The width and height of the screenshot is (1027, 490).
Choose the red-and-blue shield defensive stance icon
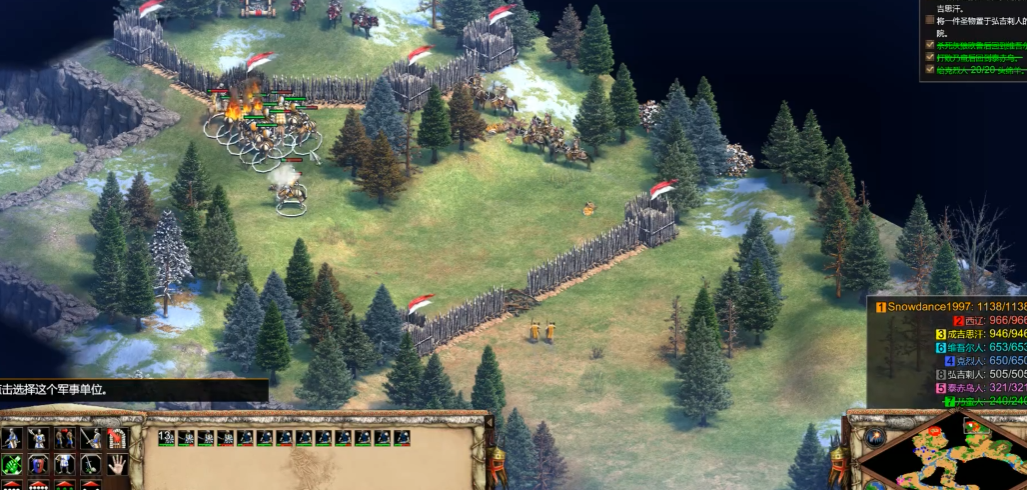tap(39, 463)
